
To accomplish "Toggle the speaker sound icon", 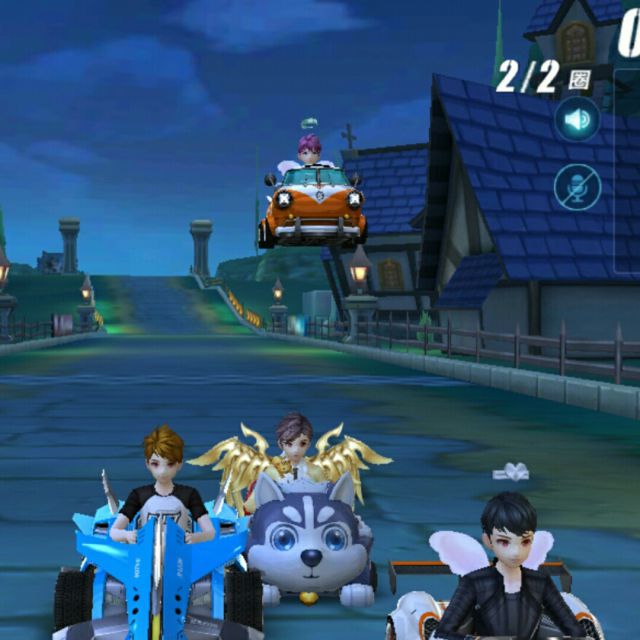I will [x=577, y=121].
